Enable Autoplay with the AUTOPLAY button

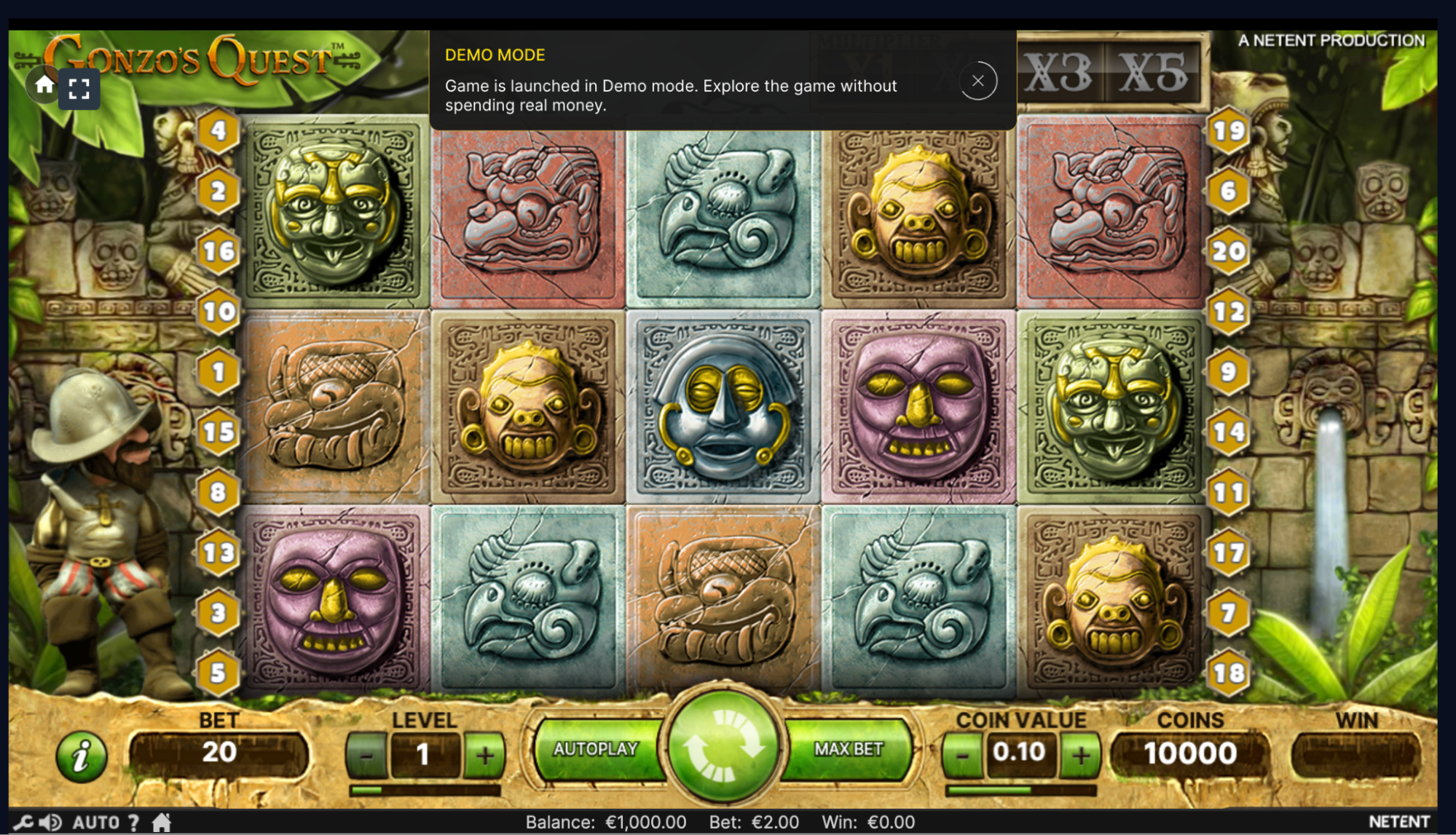point(597,748)
